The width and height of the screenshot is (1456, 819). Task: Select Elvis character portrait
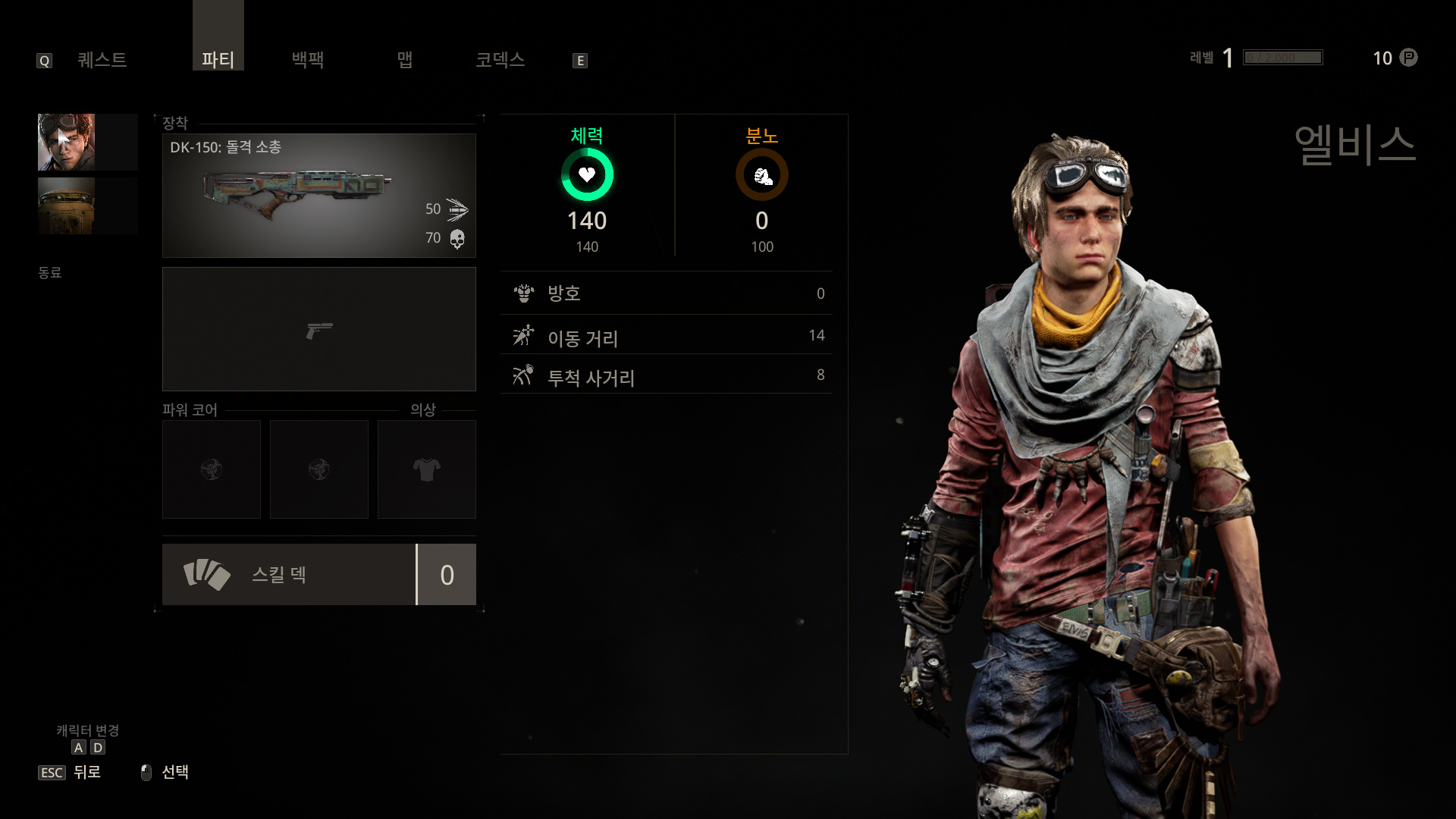point(67,142)
